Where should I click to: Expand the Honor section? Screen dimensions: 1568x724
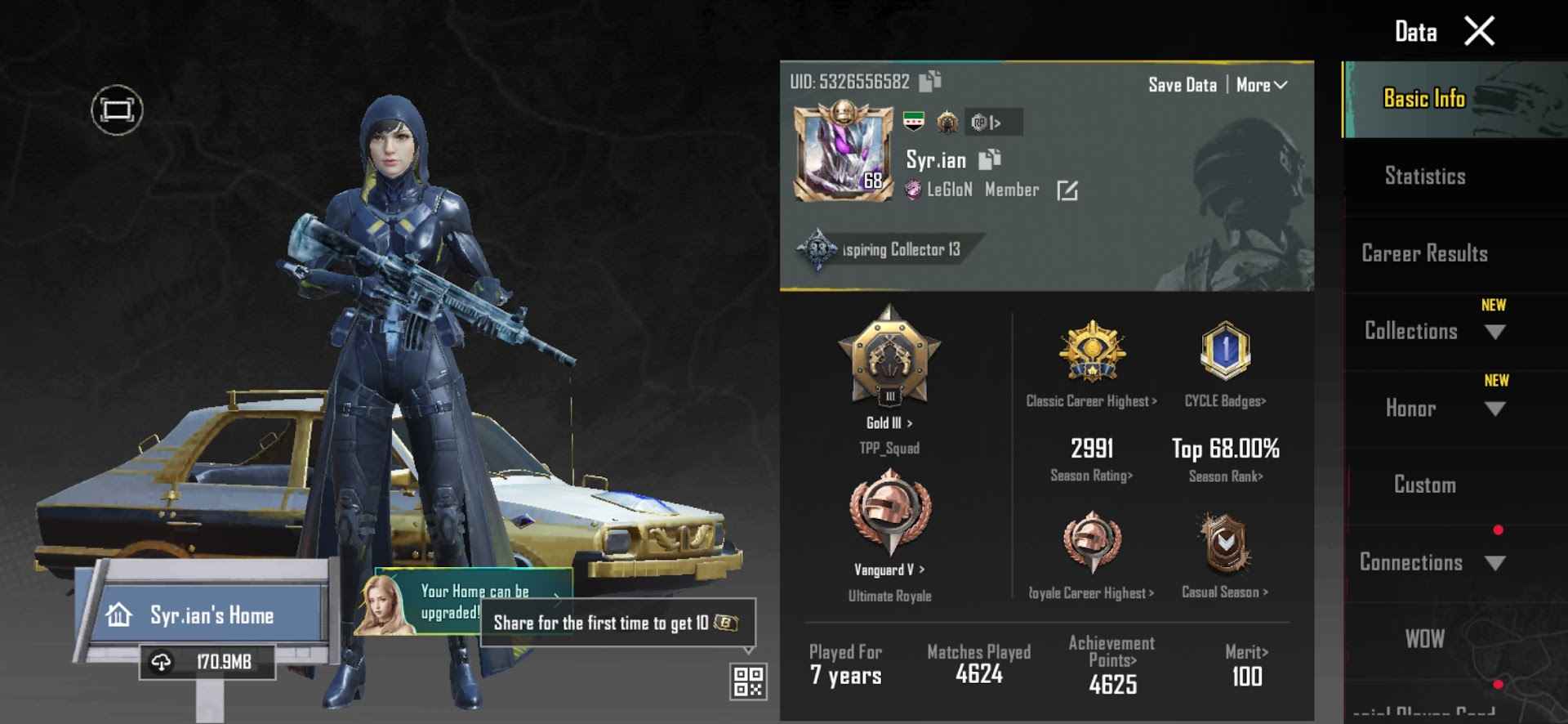click(1495, 409)
